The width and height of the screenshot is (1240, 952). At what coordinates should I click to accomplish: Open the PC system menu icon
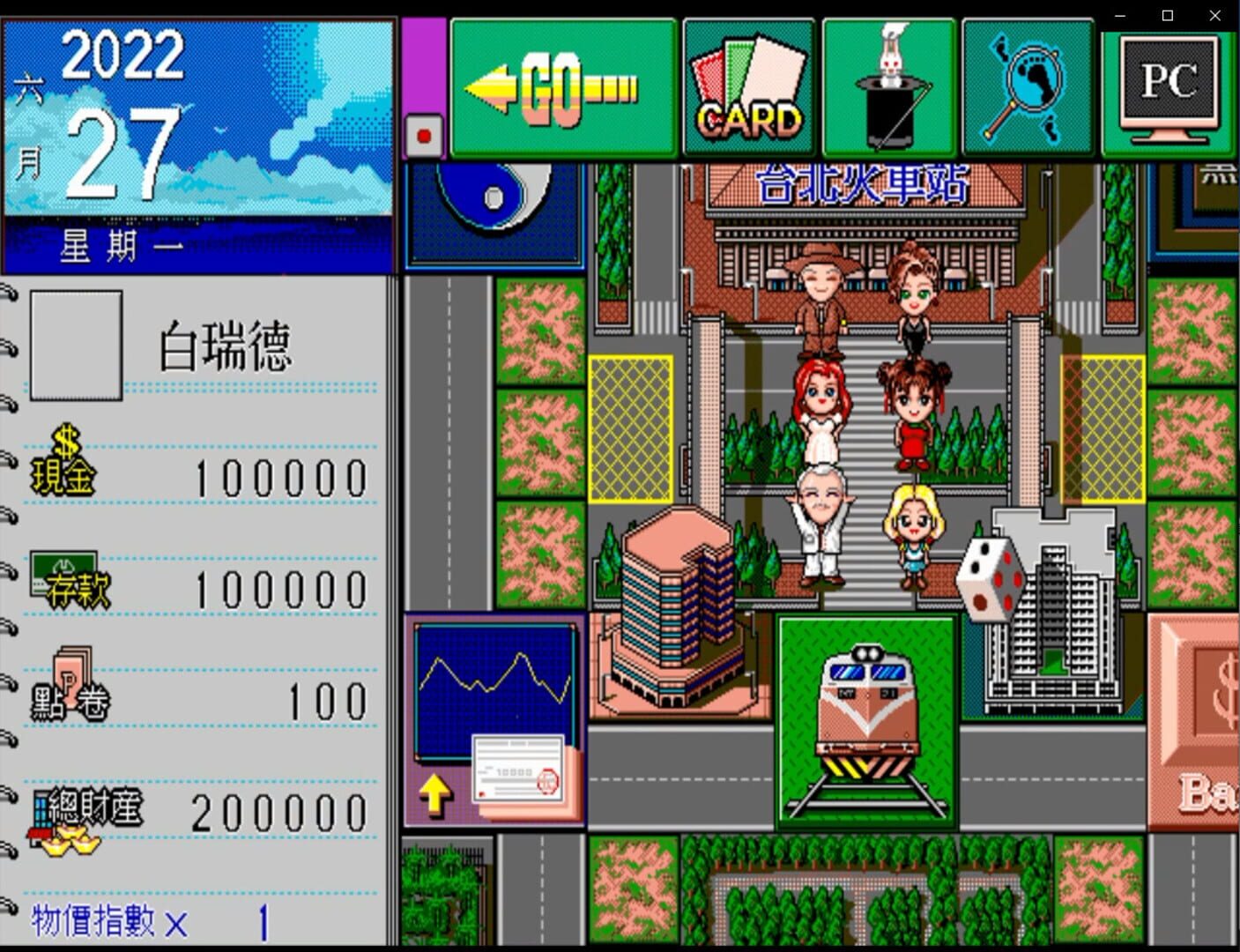(1166, 84)
